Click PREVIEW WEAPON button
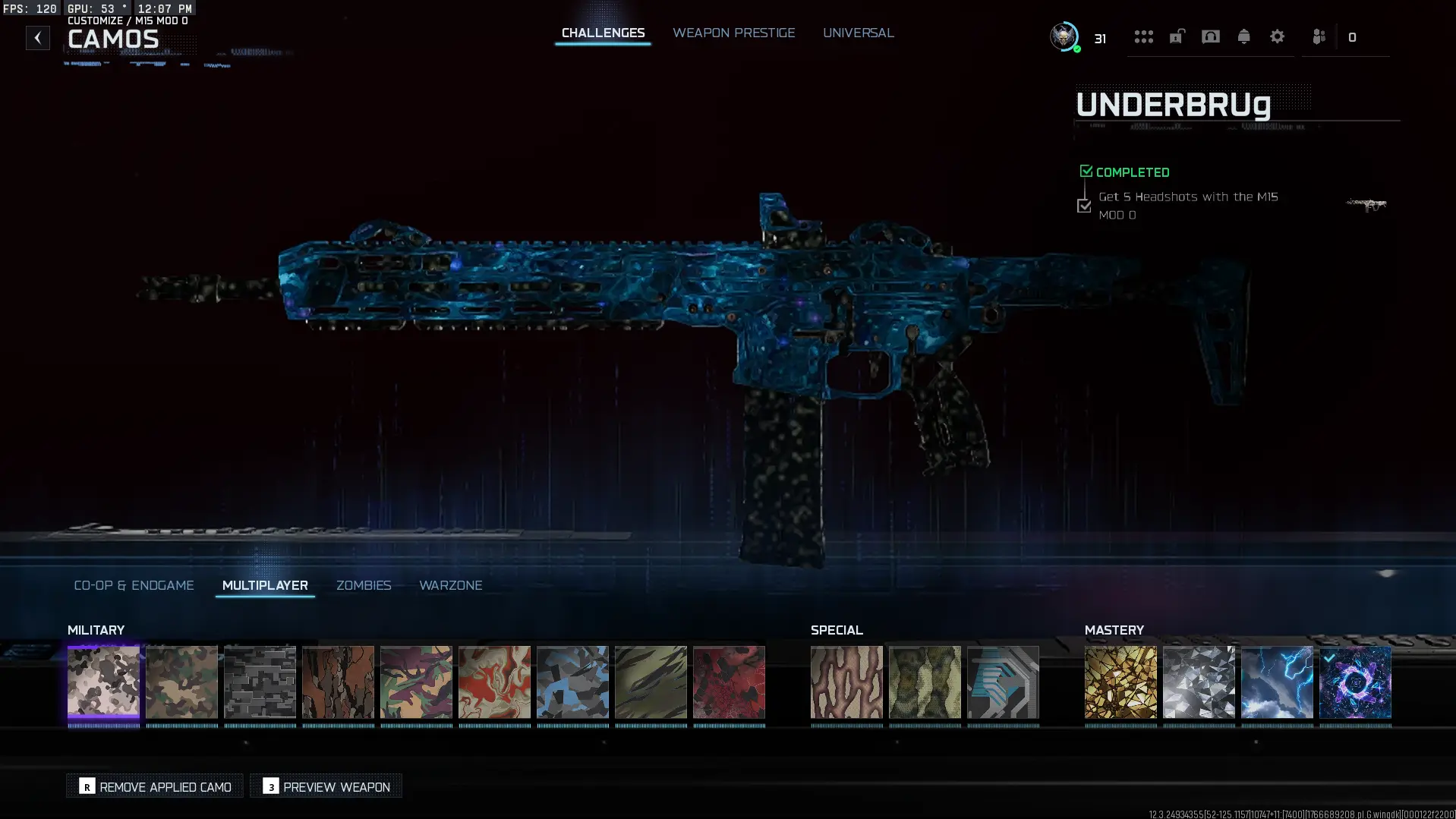 coord(325,786)
